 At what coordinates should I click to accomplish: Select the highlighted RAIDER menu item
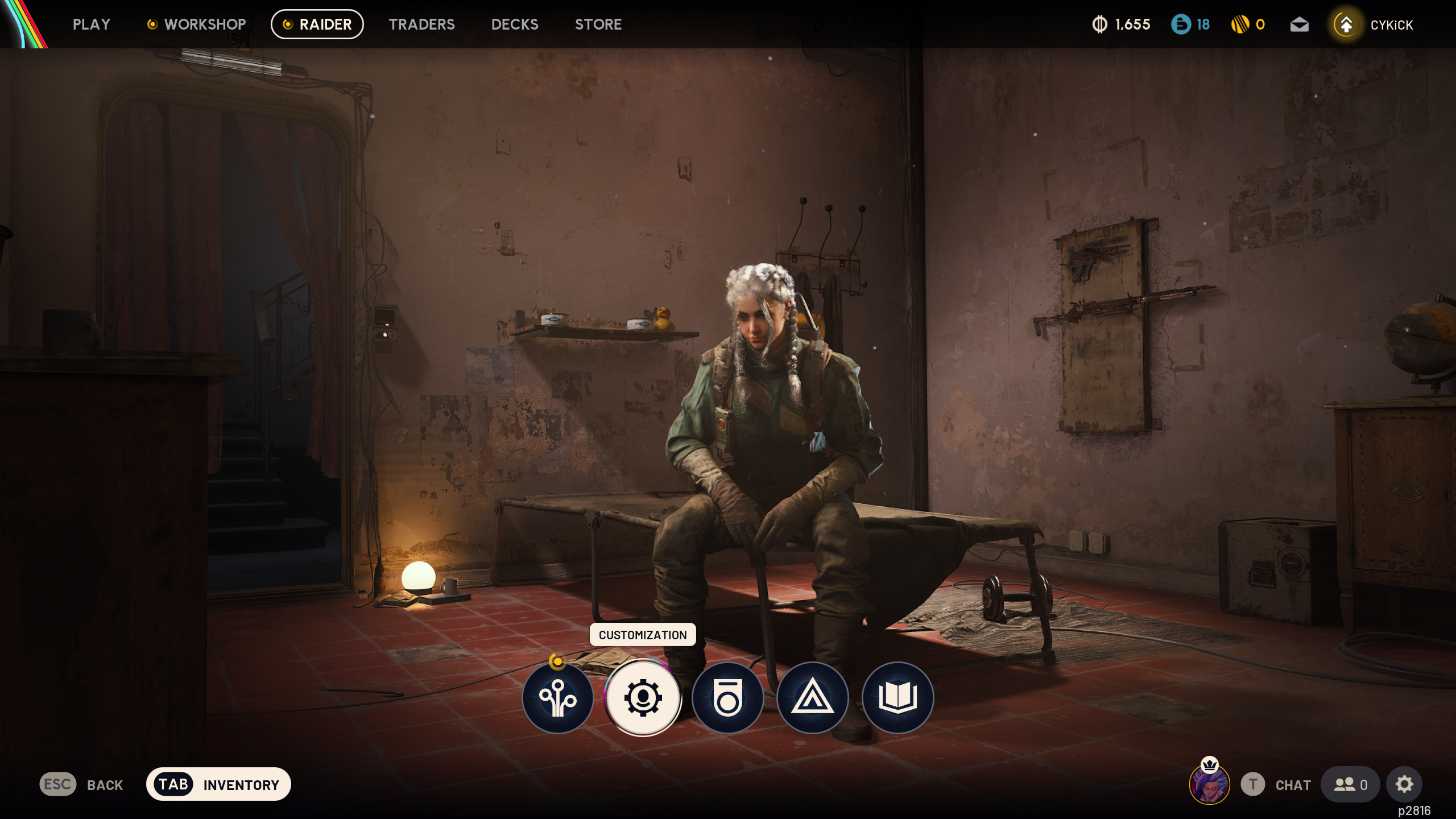click(317, 24)
